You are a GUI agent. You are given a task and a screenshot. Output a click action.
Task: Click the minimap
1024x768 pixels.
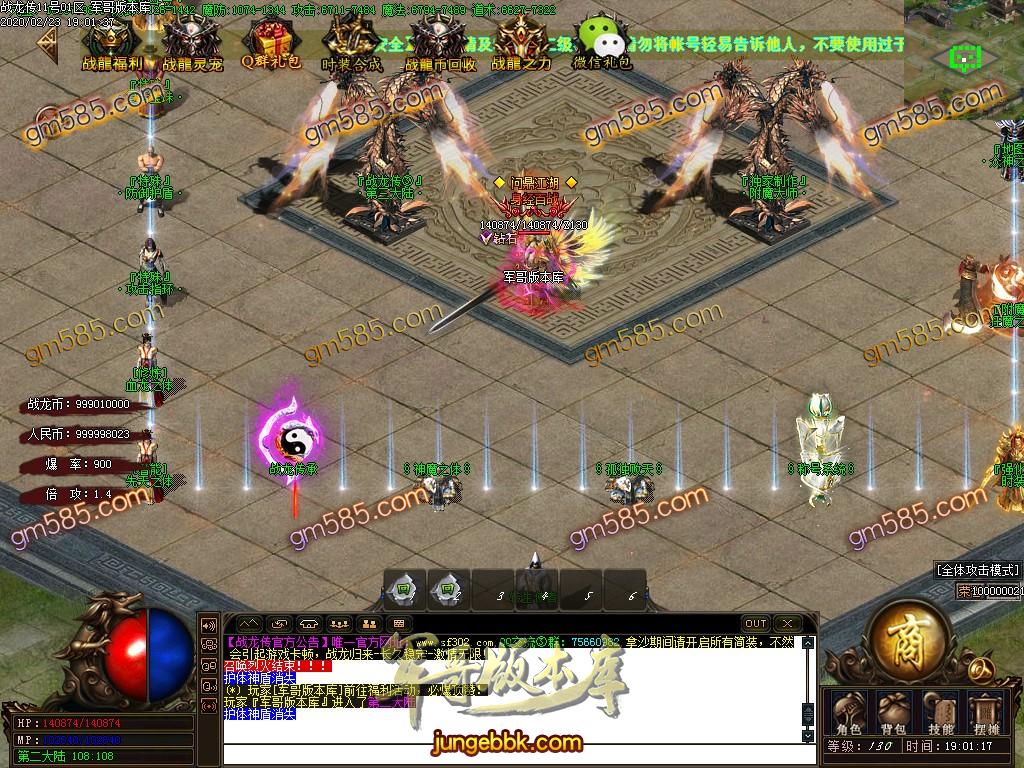point(963,52)
